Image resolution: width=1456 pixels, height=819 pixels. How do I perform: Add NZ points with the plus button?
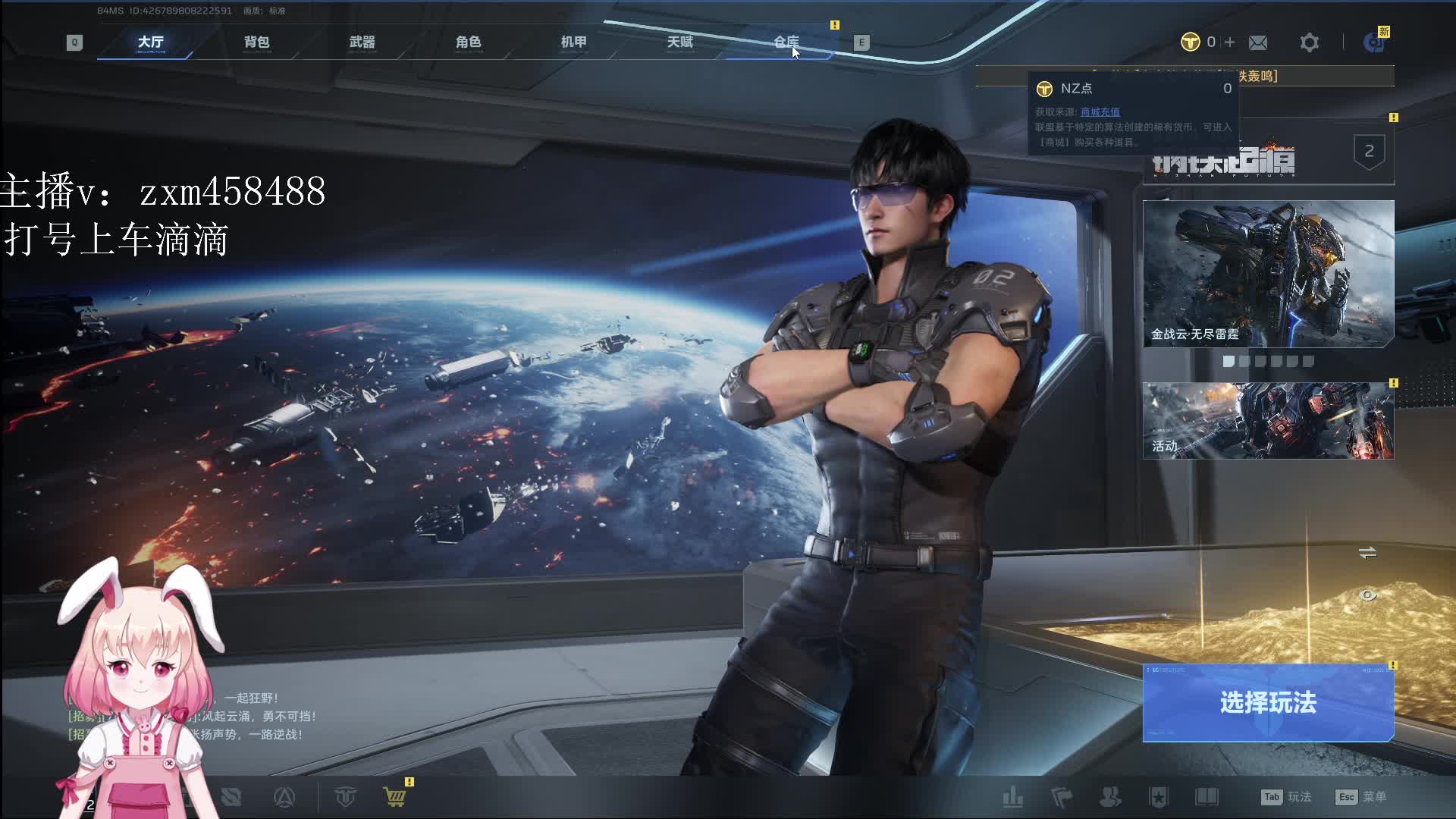click(1229, 42)
